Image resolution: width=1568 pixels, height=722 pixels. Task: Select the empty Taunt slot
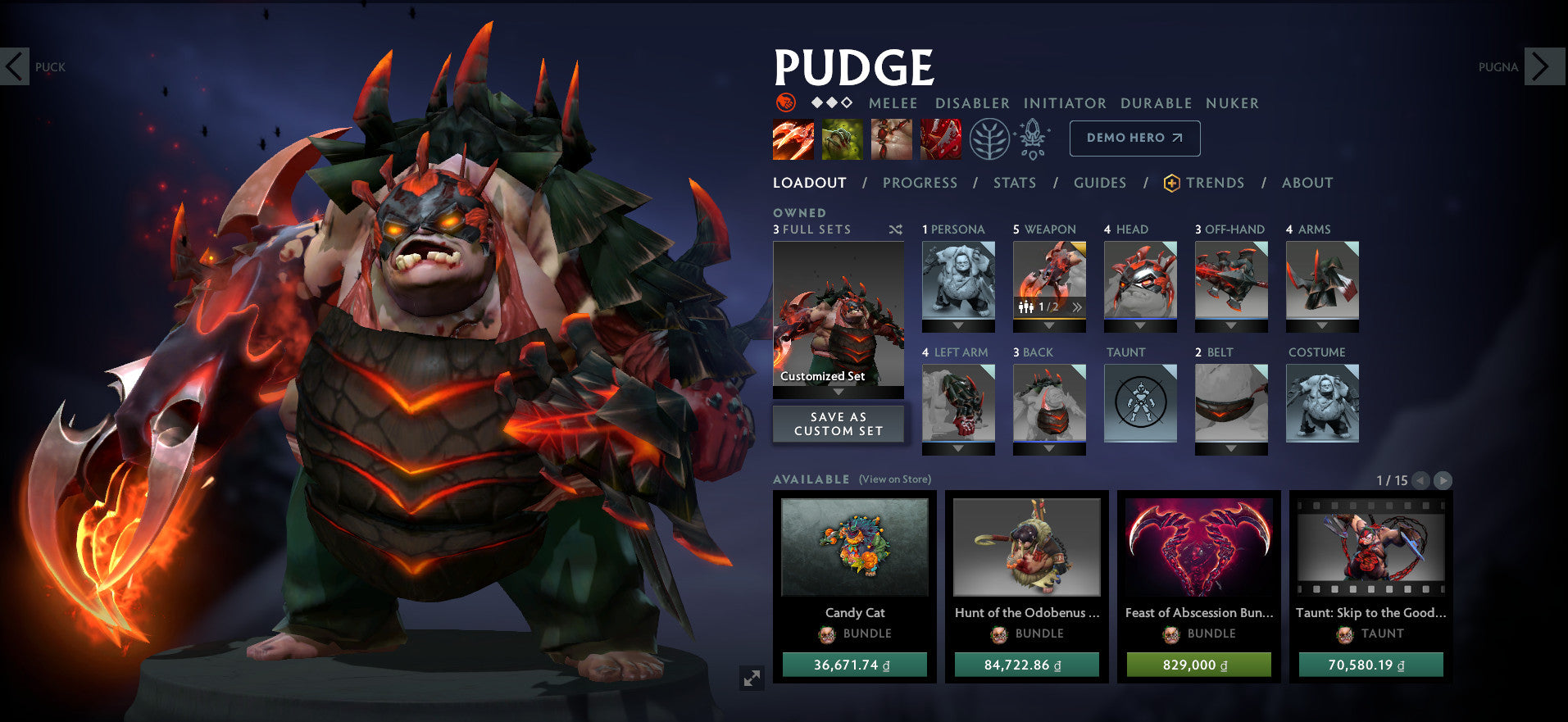pos(1139,402)
